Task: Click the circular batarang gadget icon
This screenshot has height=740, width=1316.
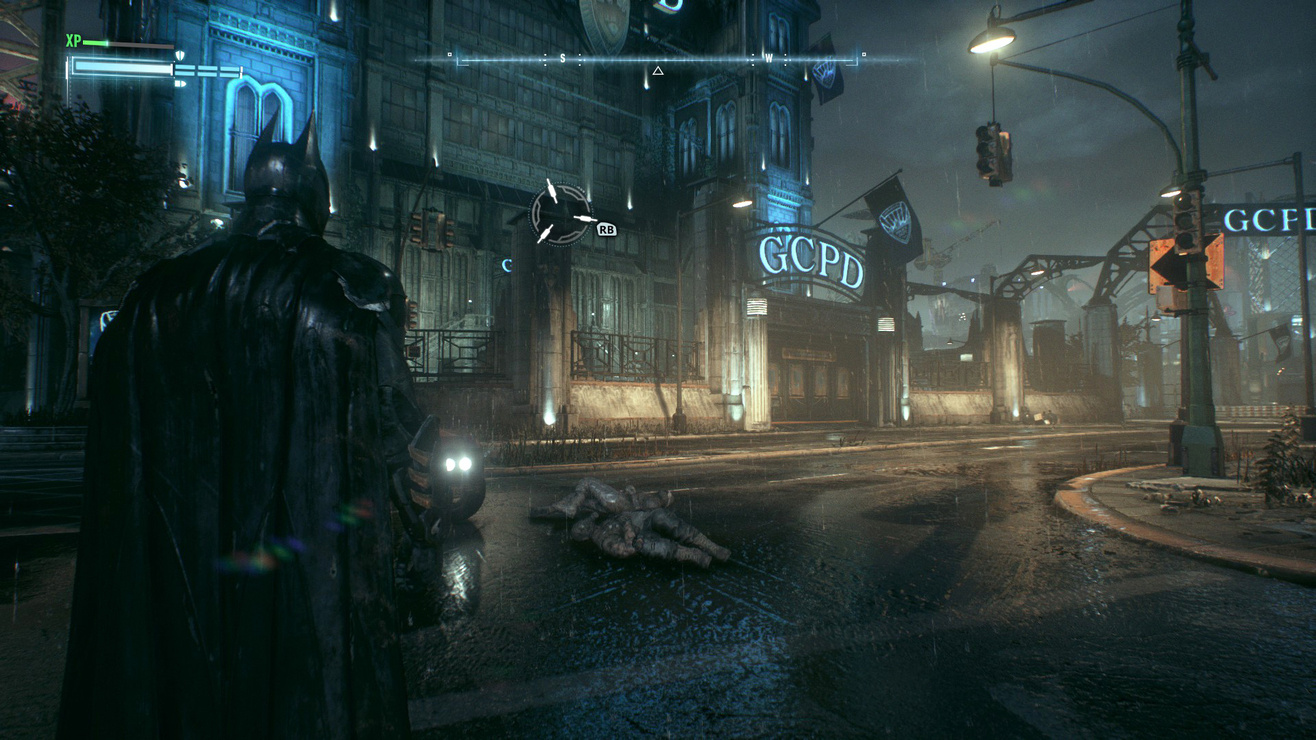Action: click(x=561, y=213)
